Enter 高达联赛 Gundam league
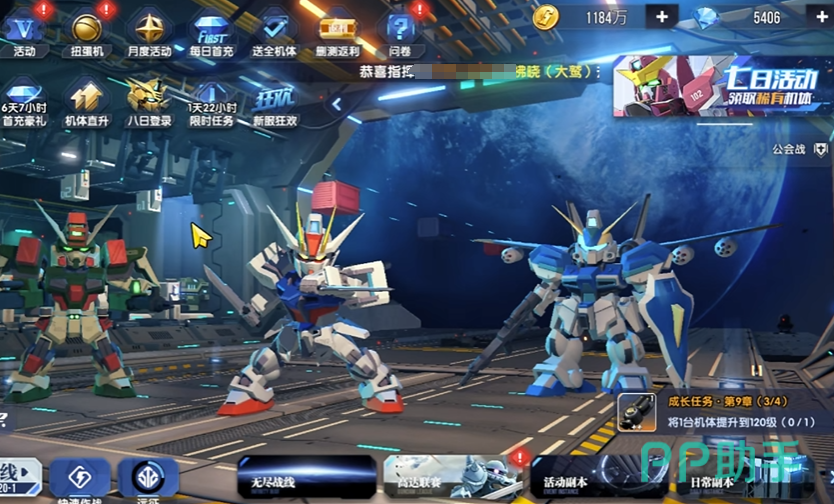834x504 pixels. [x=452, y=478]
